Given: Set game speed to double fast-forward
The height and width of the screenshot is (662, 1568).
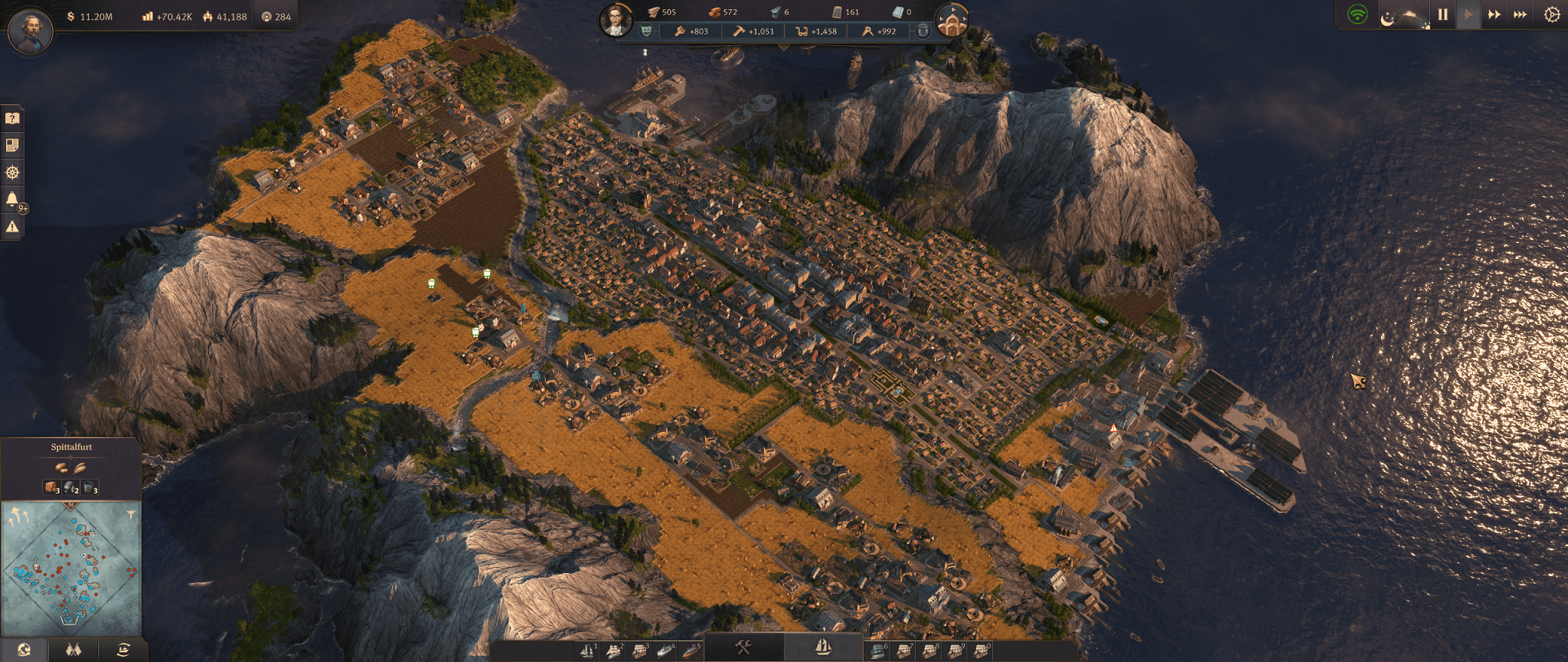Looking at the screenshot, I should tap(1494, 15).
